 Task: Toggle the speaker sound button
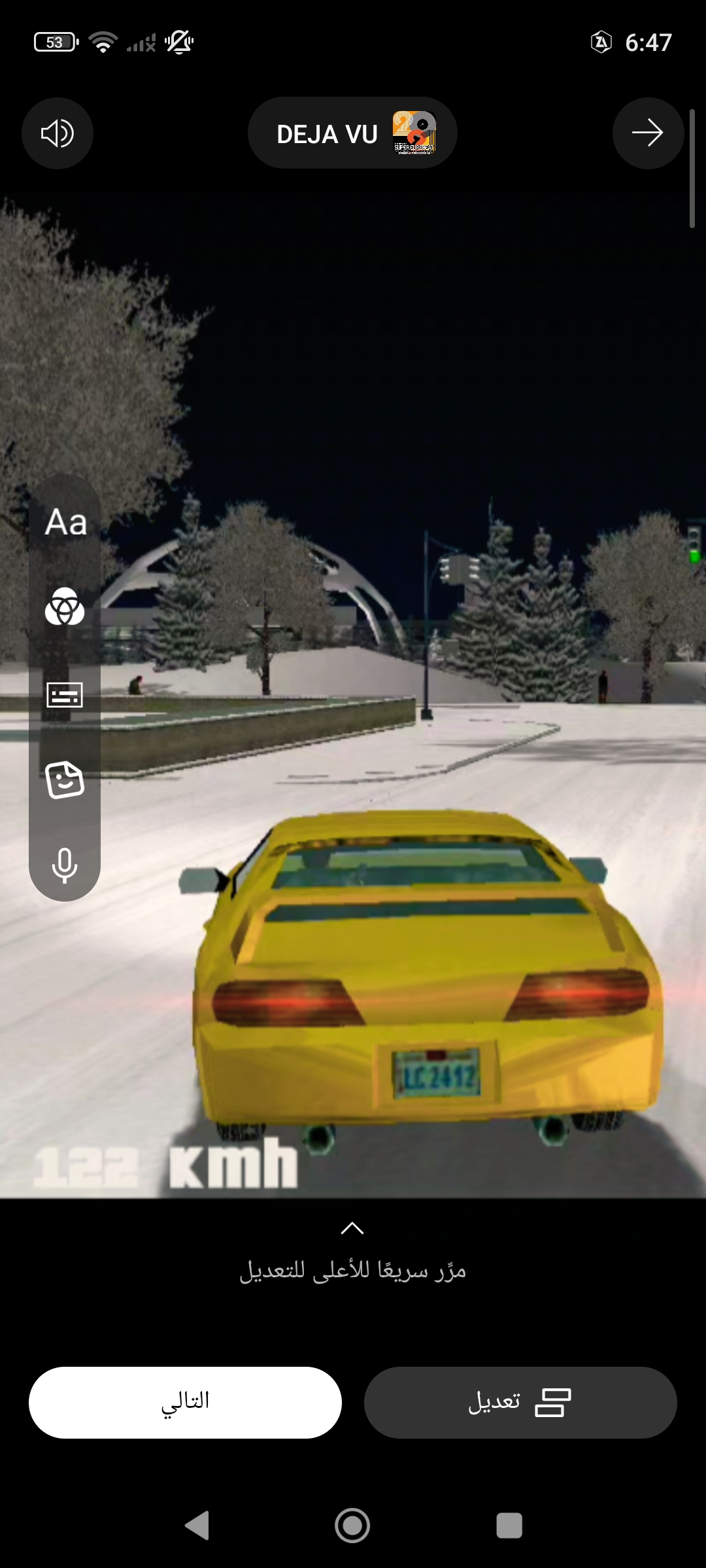coord(58,133)
